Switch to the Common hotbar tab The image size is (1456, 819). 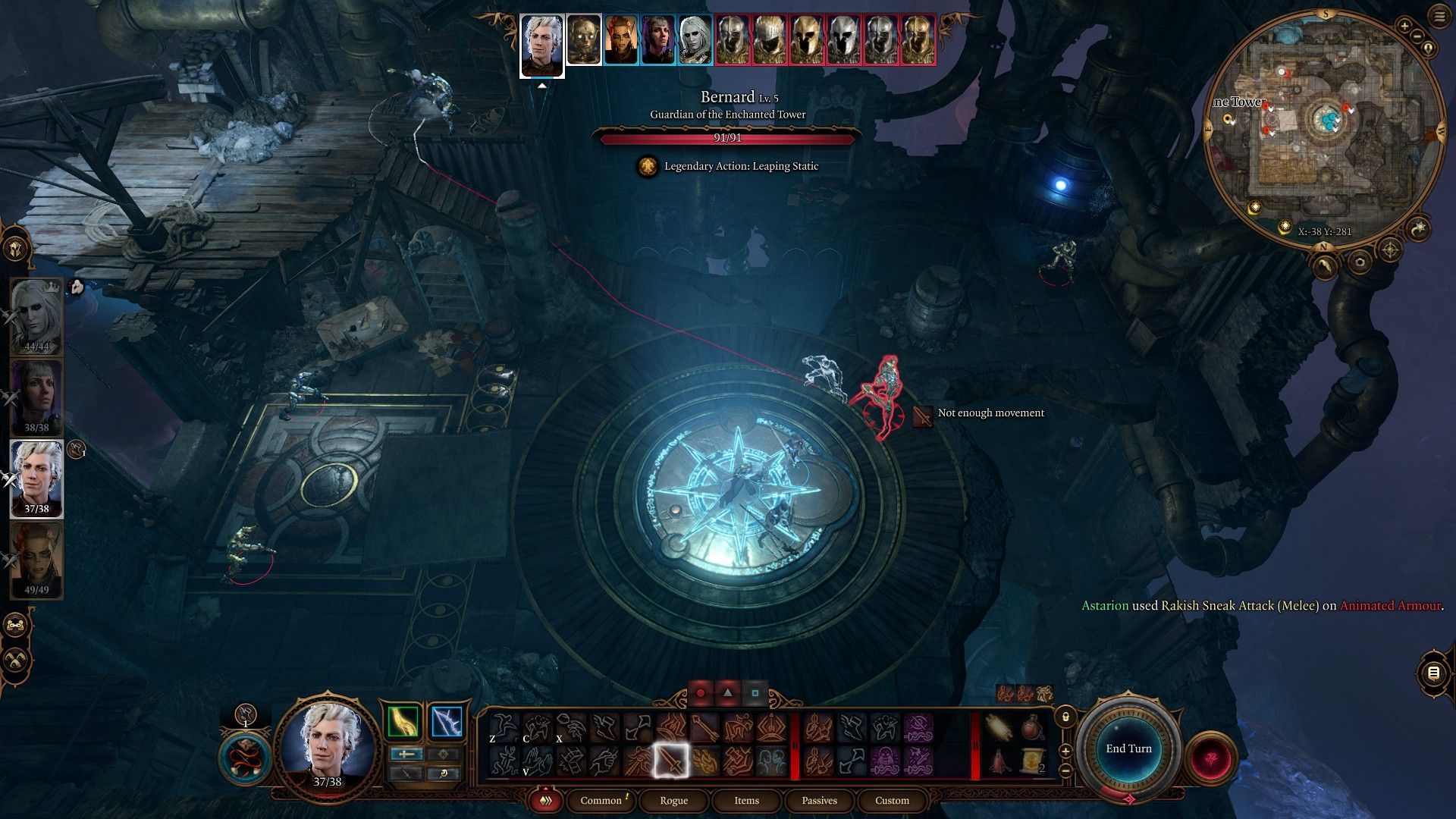(601, 800)
